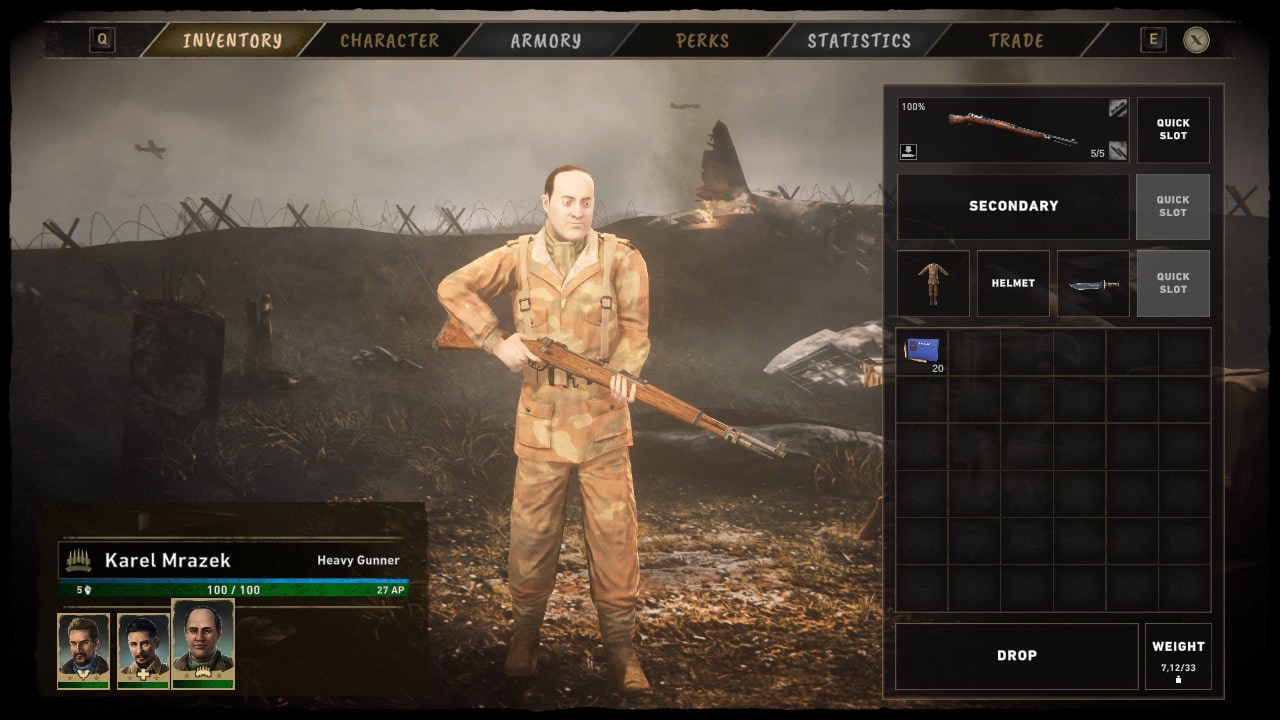Viewport: 1280px width, 720px height.
Task: Click the unload icon on the rifle slot
Action: click(x=909, y=152)
